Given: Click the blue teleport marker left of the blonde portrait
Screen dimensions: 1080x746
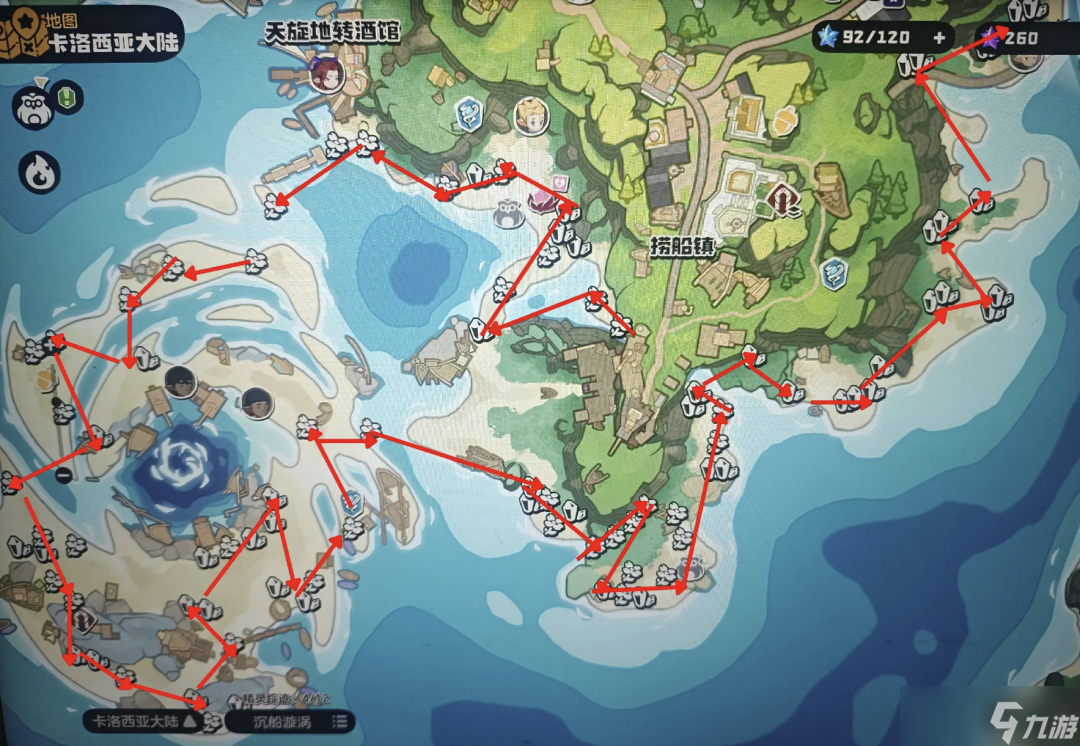Looking at the screenshot, I should click(468, 114).
